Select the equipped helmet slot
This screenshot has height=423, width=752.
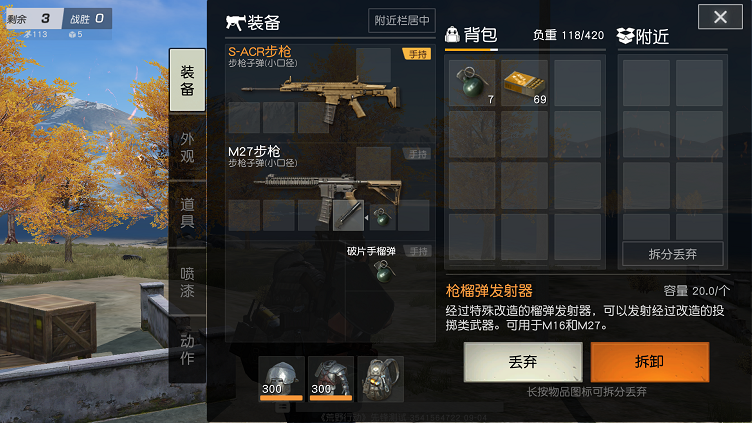(280, 379)
